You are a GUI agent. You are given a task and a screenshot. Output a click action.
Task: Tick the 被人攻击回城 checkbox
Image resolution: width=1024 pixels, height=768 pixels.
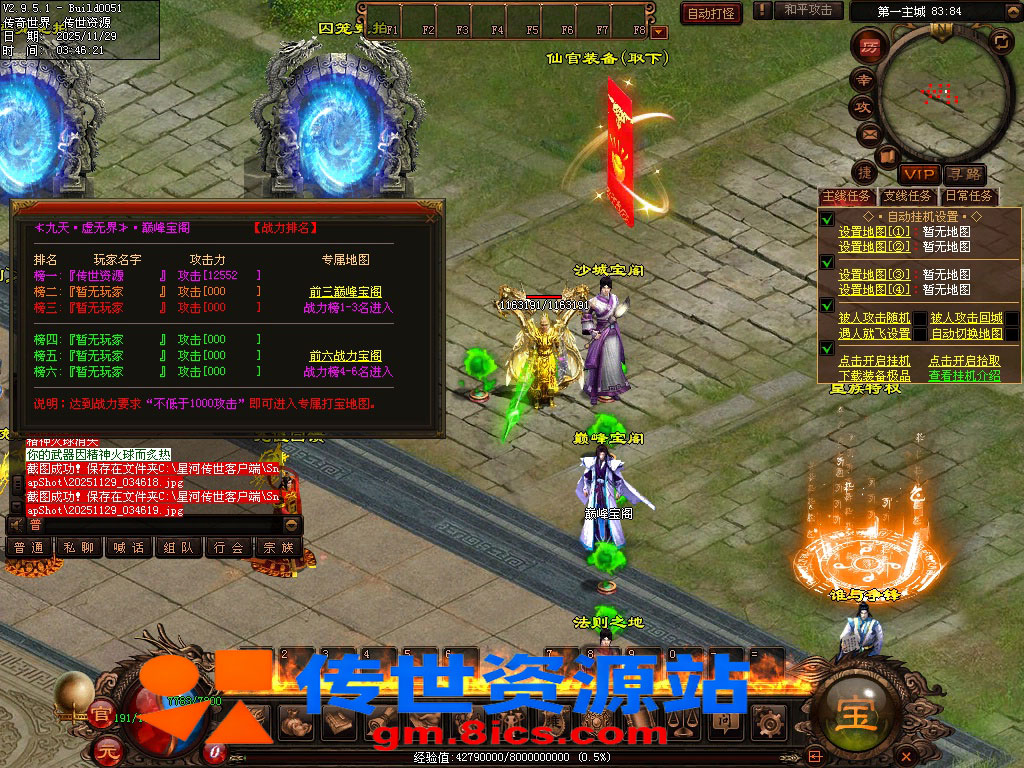(1012, 319)
